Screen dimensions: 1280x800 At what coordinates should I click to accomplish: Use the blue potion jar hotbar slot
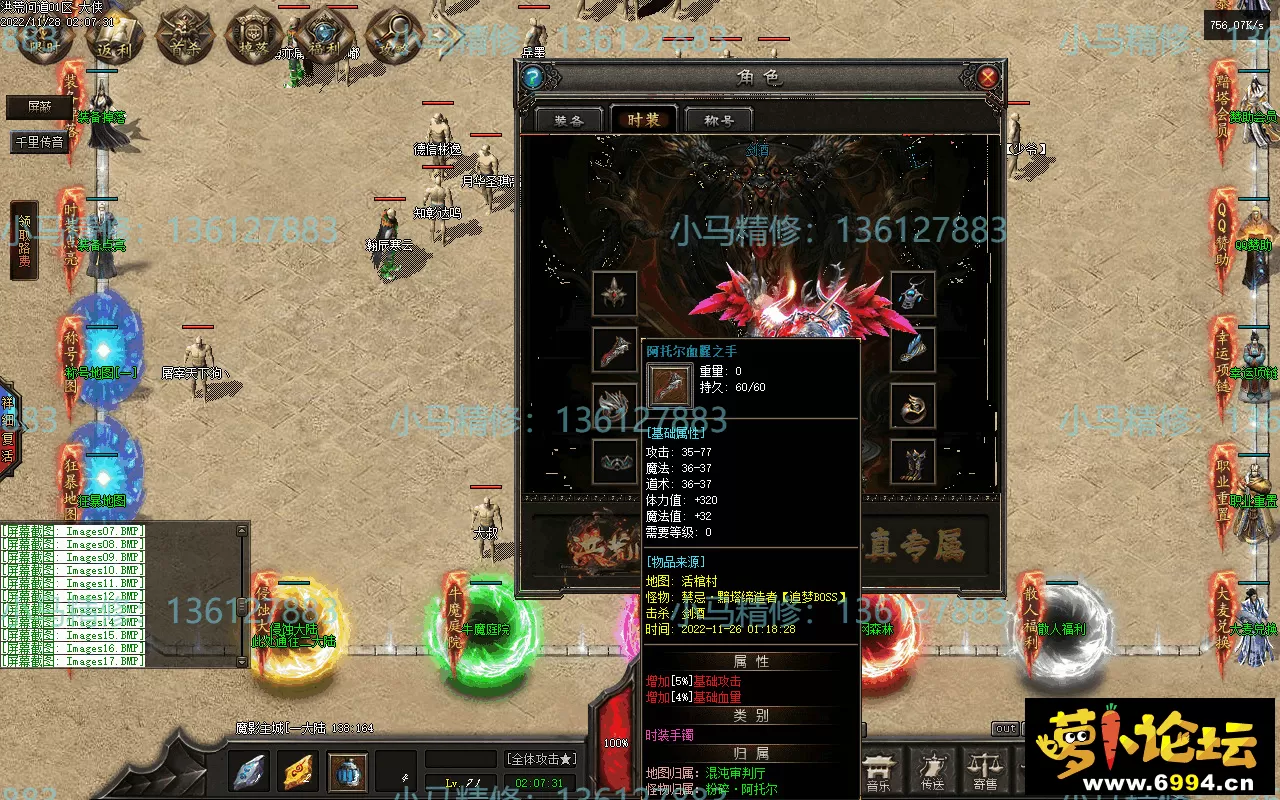[347, 772]
